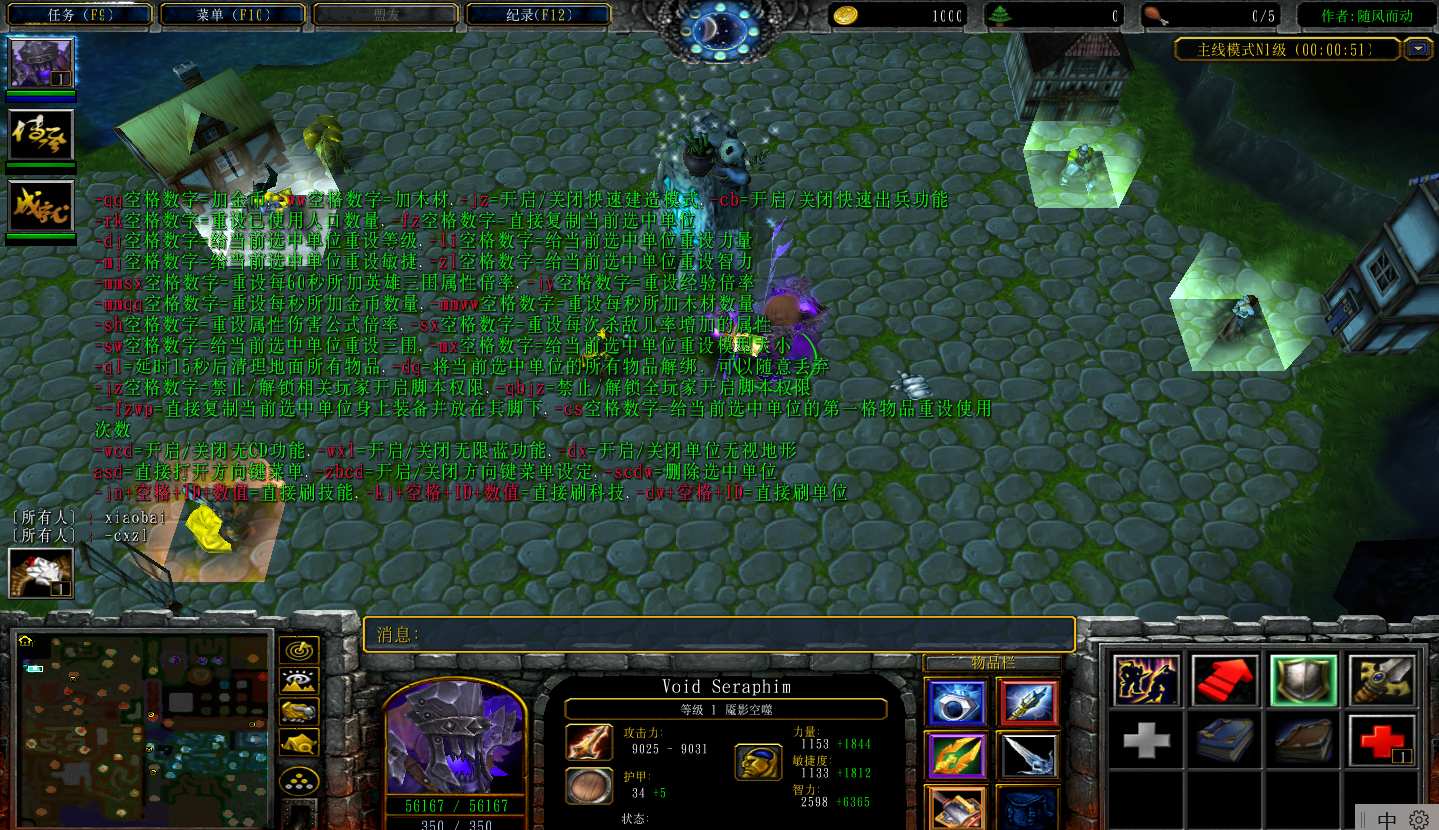Select the second hero icon with gold calligraphy
Screen dimensions: 1439x830
click(41, 135)
